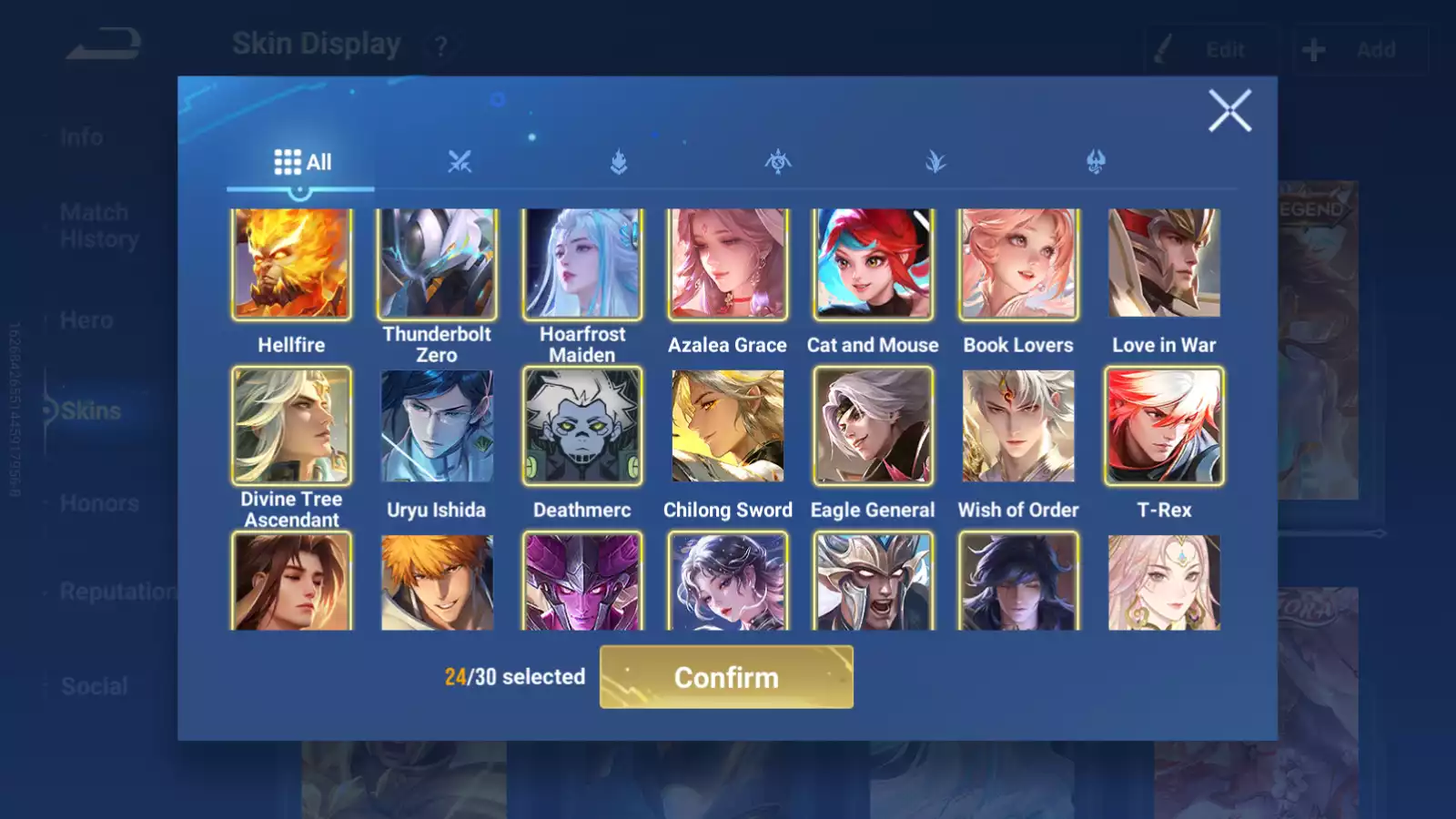Click the Love in War skin portrait

click(x=1164, y=262)
